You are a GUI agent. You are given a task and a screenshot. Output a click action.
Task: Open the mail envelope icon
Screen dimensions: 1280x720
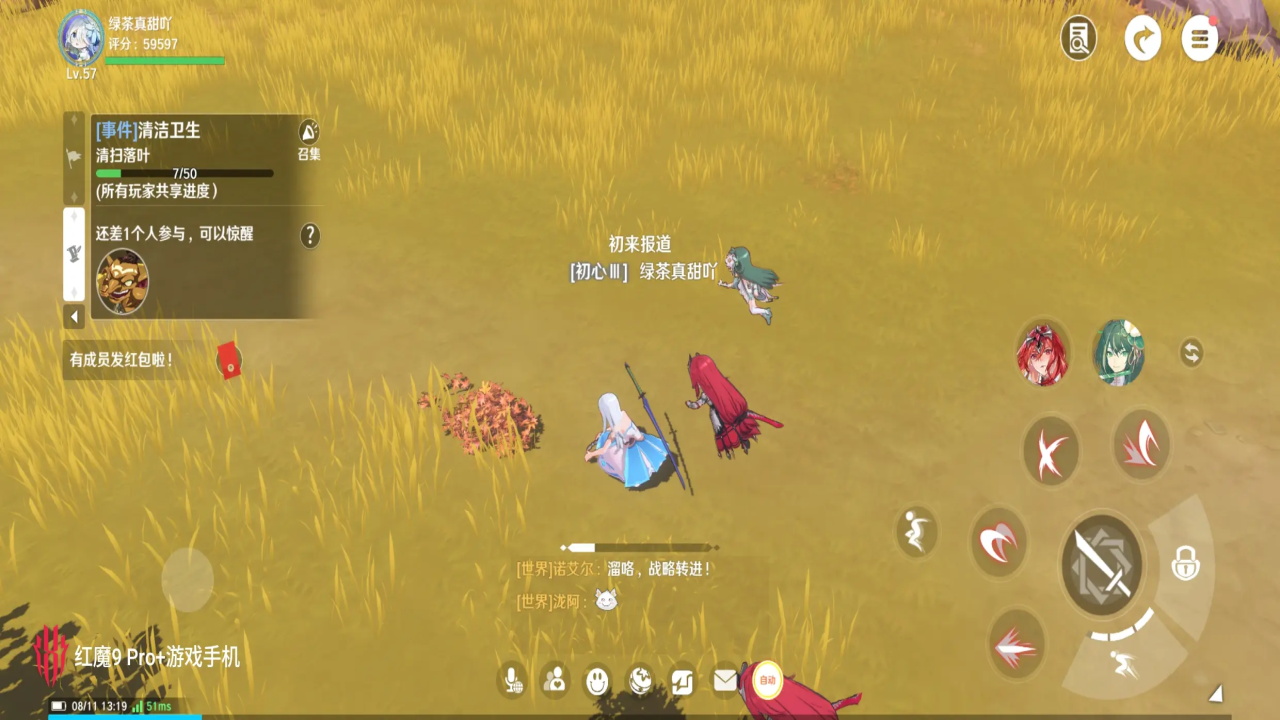coord(725,681)
